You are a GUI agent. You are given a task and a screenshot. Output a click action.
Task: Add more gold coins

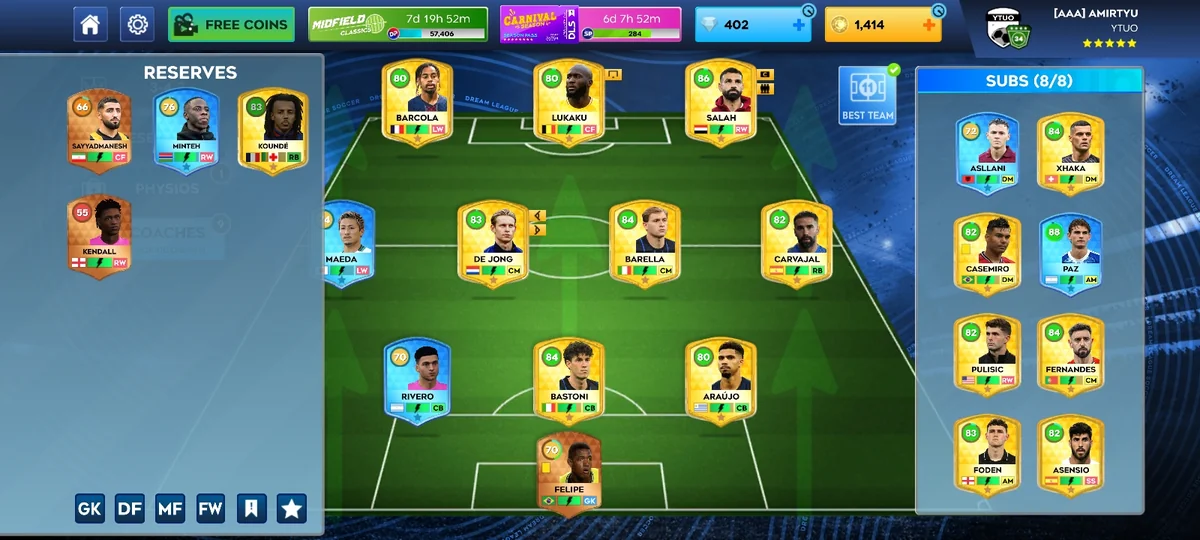pyautogui.click(x=929, y=25)
